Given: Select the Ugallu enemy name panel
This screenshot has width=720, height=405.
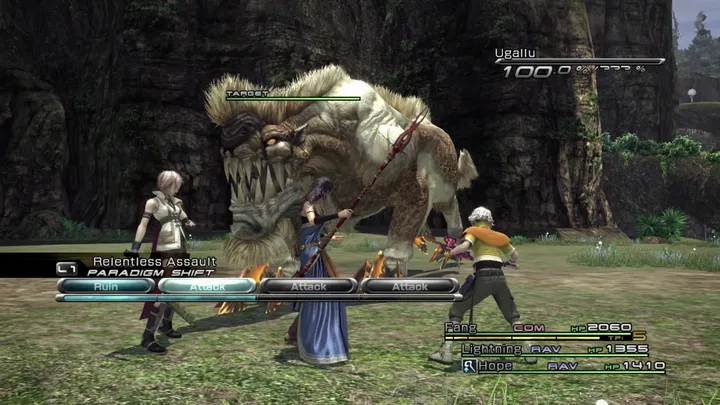Looking at the screenshot, I should coord(580,60).
